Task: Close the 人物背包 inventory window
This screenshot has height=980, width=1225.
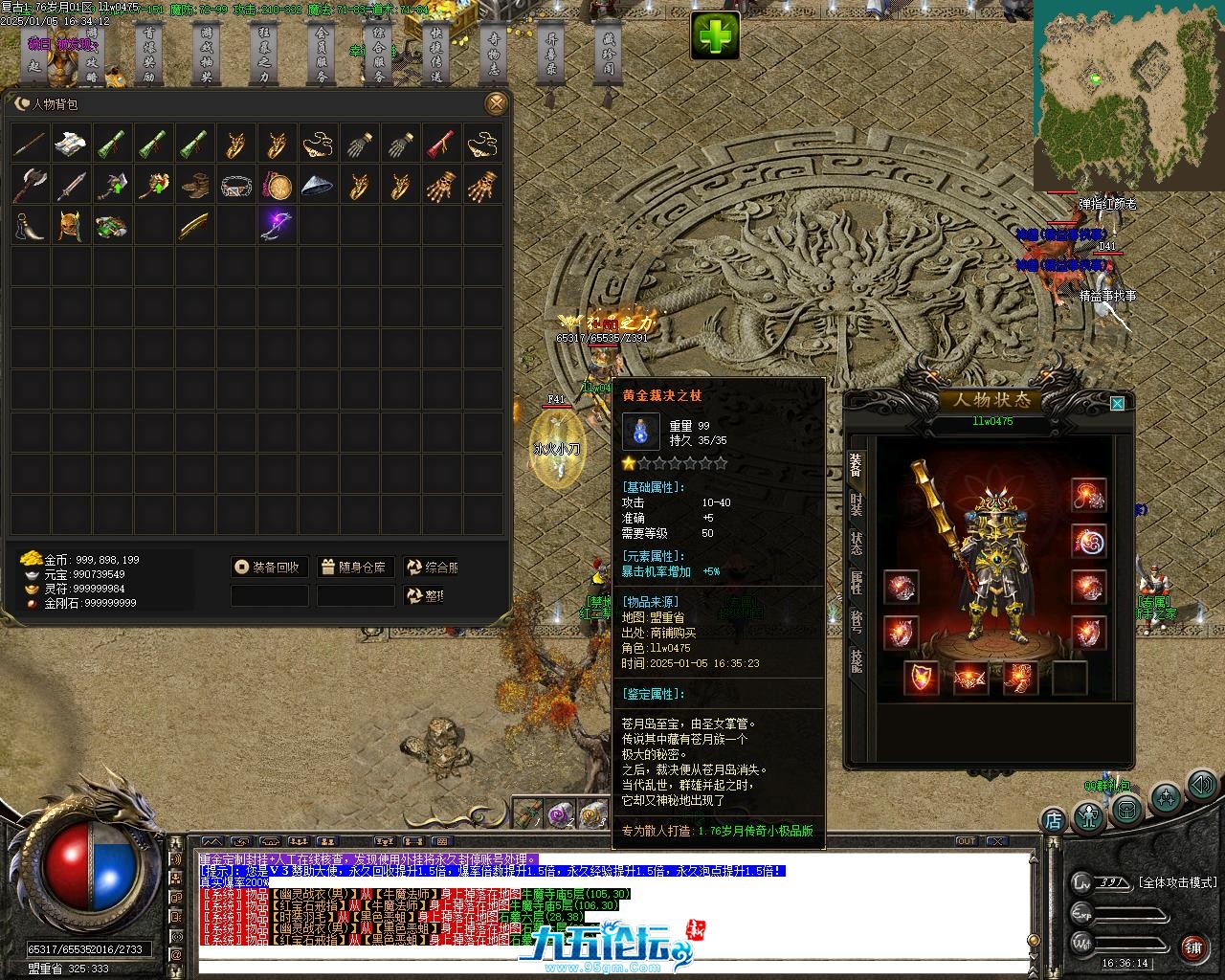Action: [x=496, y=103]
